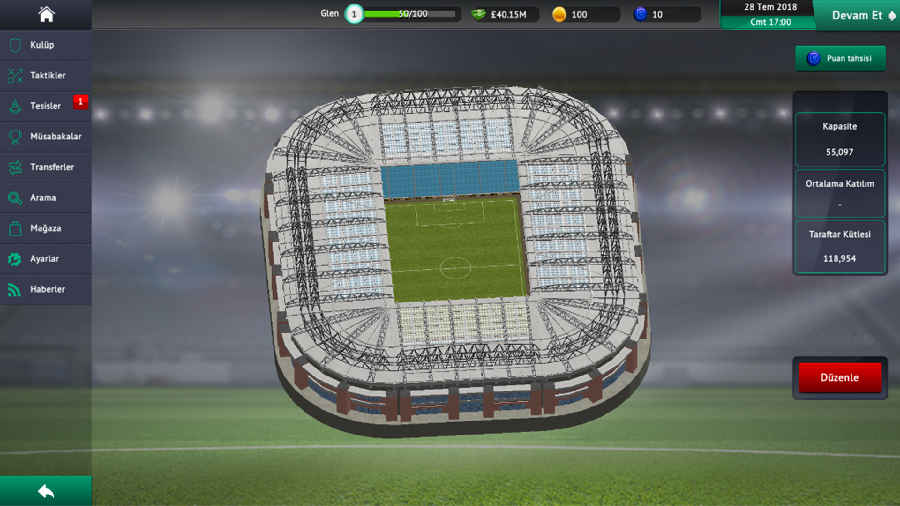Select the Arama search entry
Image resolution: width=900 pixels, height=506 pixels.
pyautogui.click(x=46, y=198)
